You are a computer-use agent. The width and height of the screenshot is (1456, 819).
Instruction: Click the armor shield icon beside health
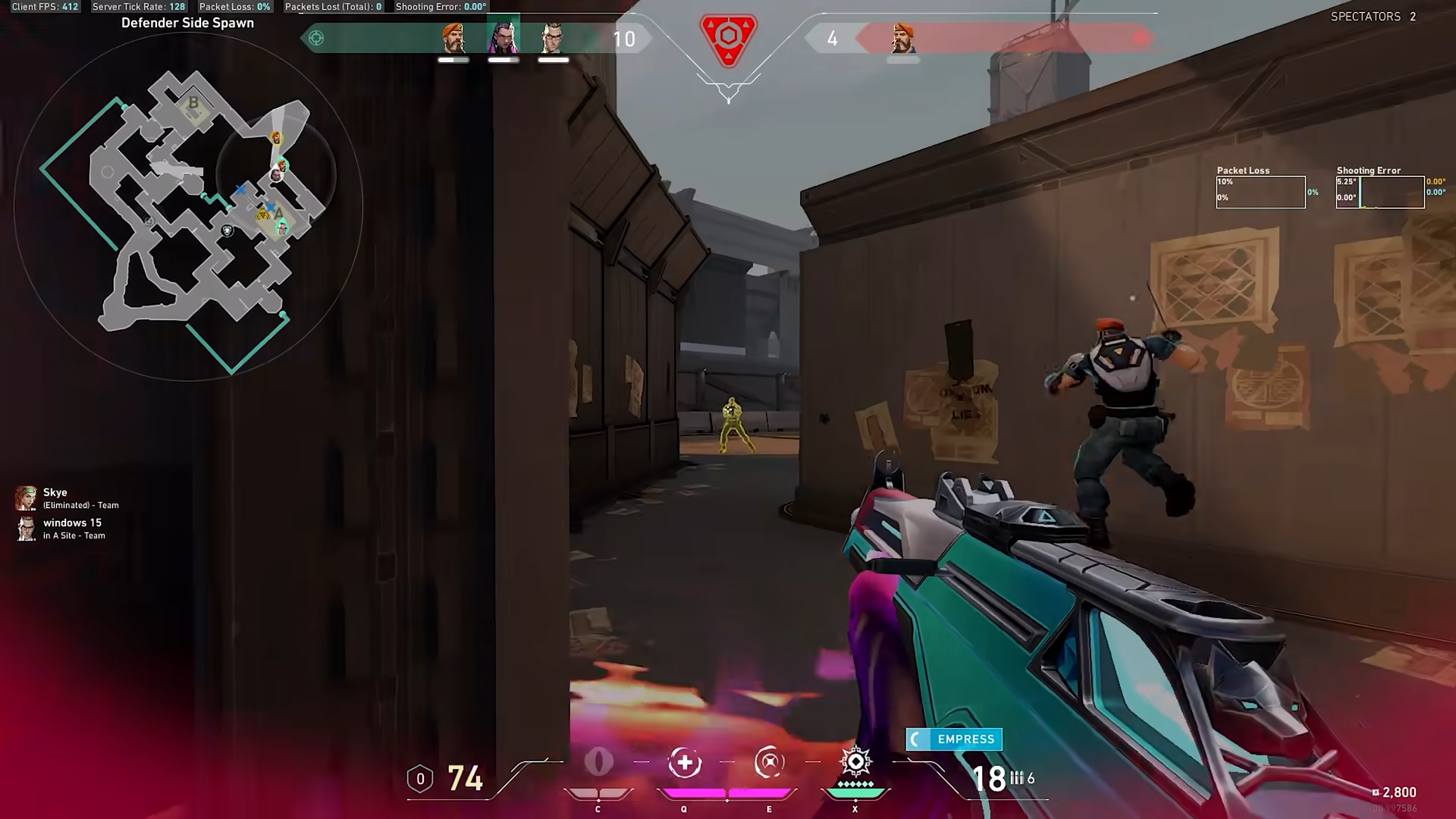tap(420, 779)
